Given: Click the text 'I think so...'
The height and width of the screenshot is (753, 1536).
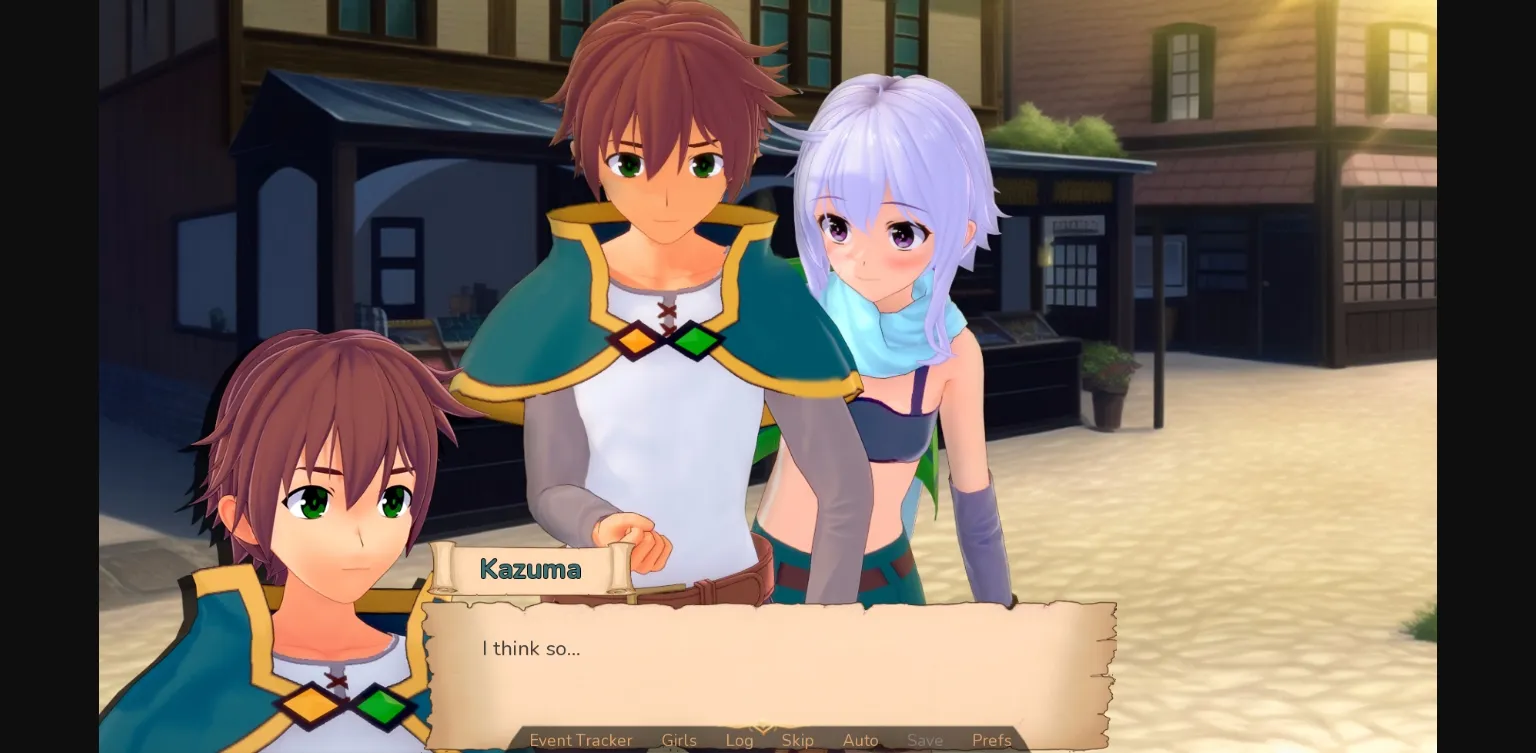Looking at the screenshot, I should (x=531, y=648).
